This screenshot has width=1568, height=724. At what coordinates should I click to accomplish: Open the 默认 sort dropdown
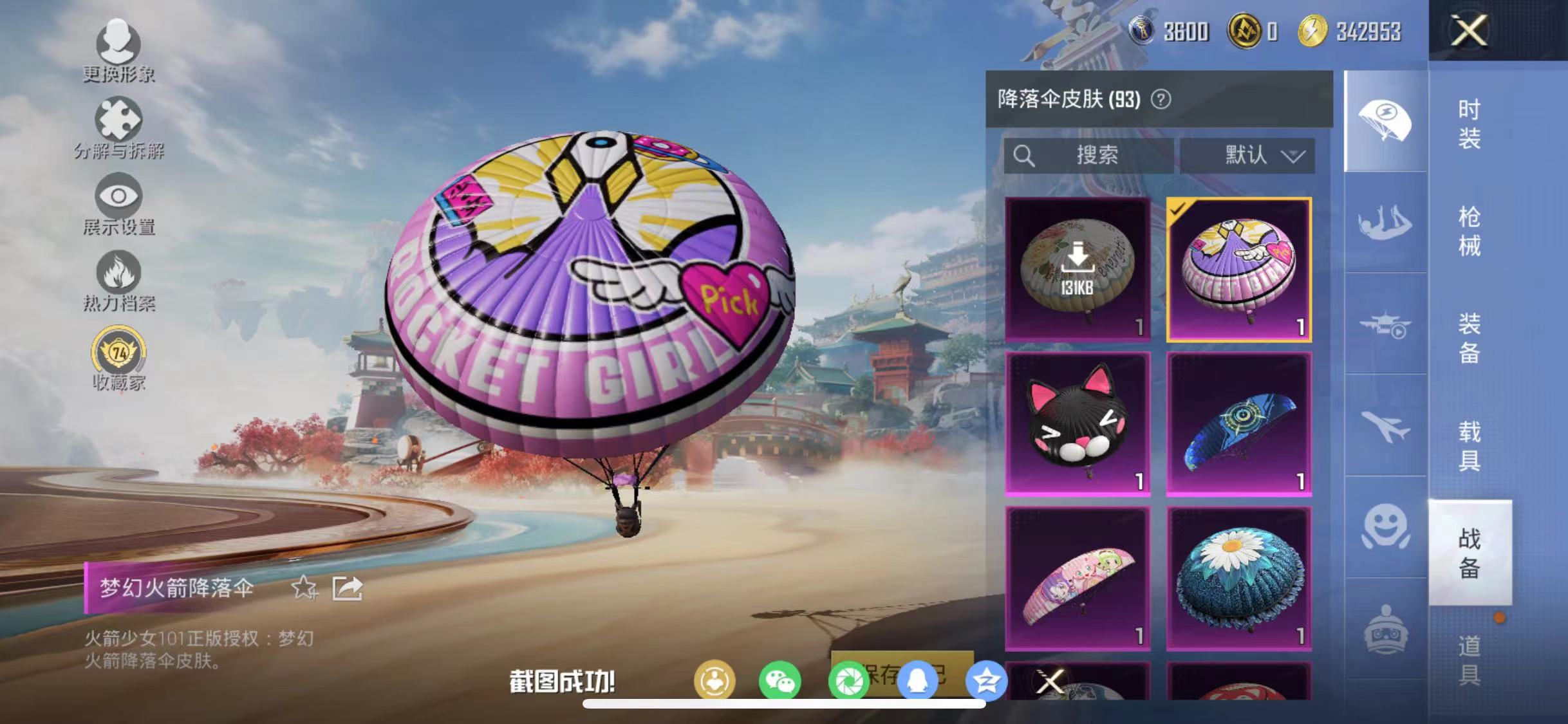click(x=1247, y=154)
